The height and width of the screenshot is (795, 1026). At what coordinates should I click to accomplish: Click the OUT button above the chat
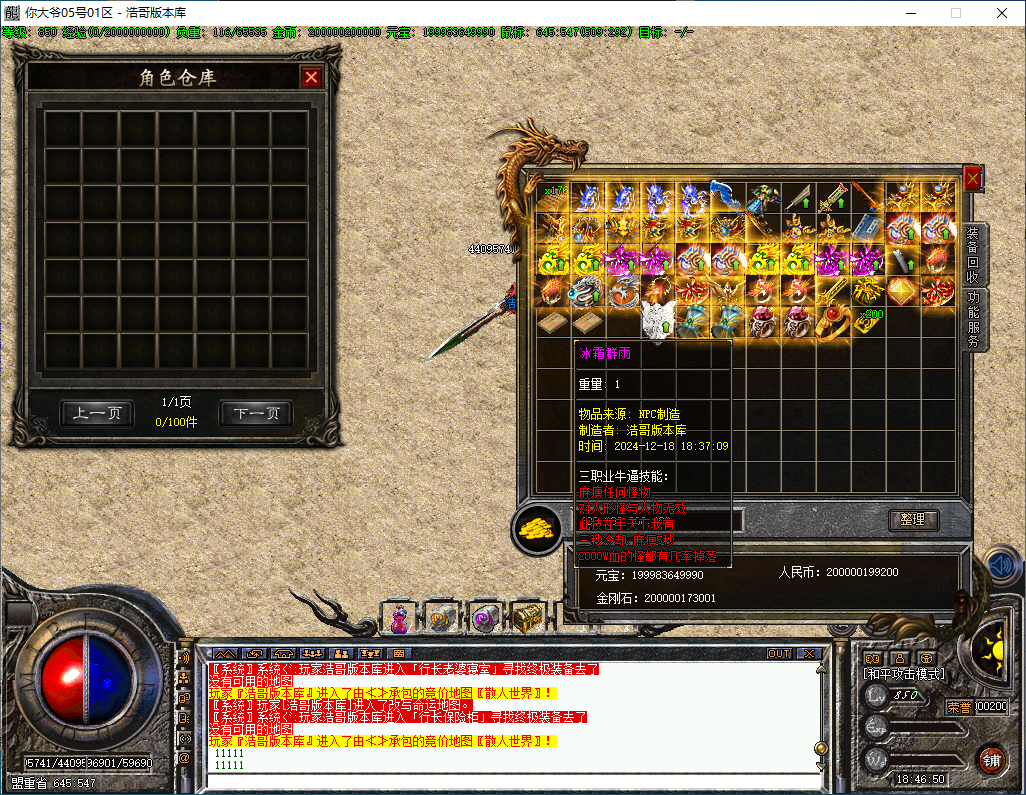(x=778, y=653)
